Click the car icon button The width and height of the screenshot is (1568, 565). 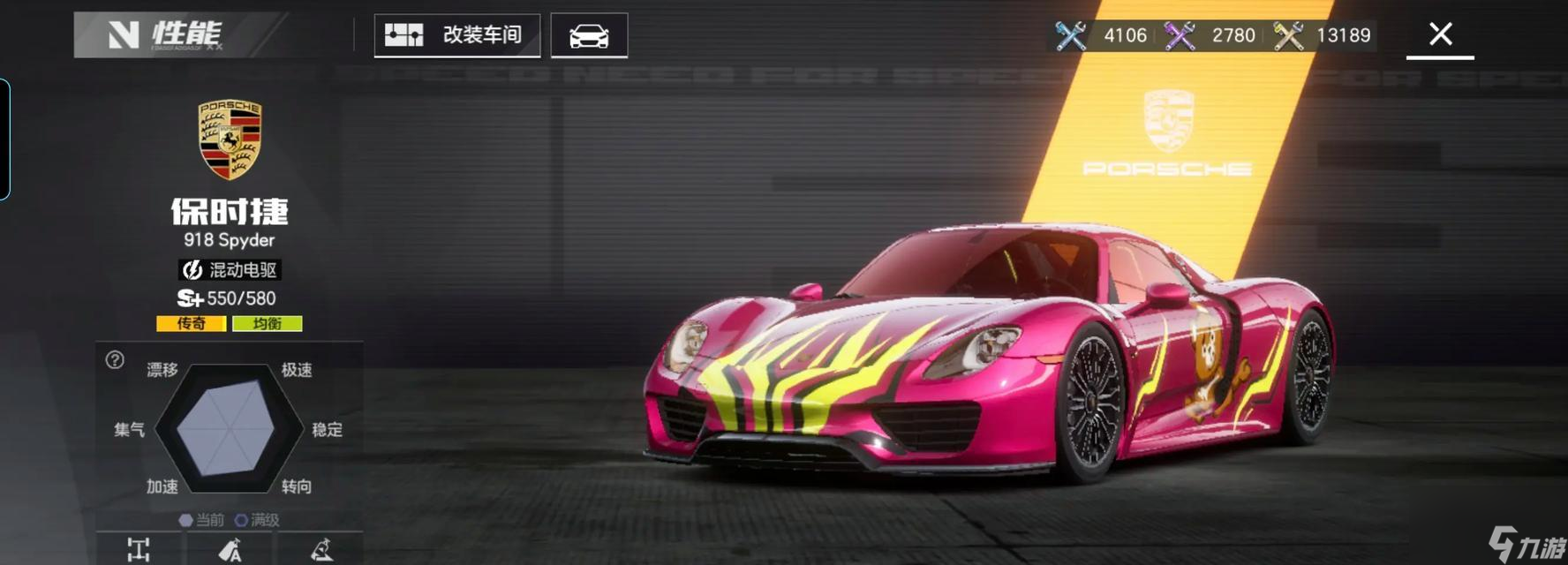(x=589, y=36)
